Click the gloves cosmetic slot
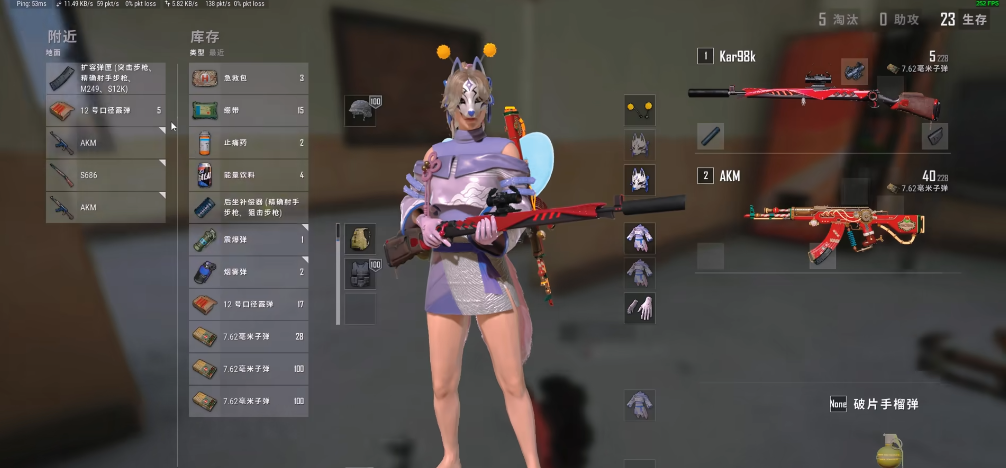1006x468 pixels. click(640, 308)
